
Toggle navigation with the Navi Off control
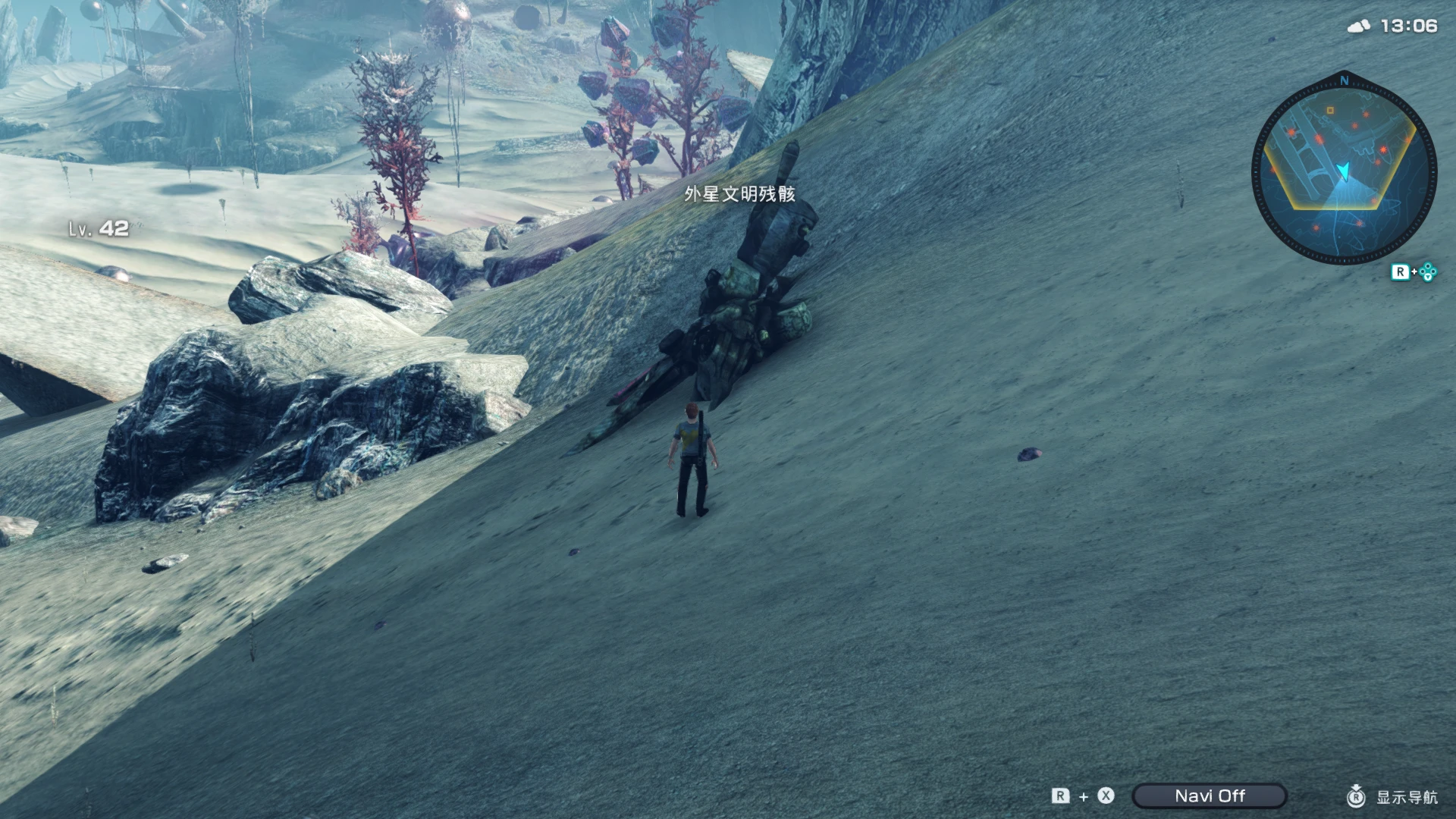pyautogui.click(x=1209, y=795)
